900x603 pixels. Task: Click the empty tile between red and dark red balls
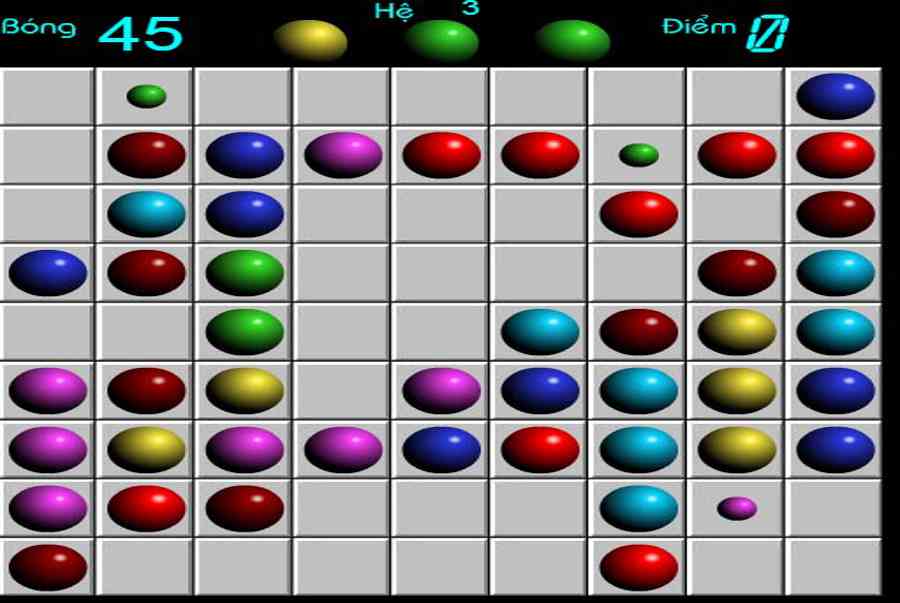click(x=737, y=214)
